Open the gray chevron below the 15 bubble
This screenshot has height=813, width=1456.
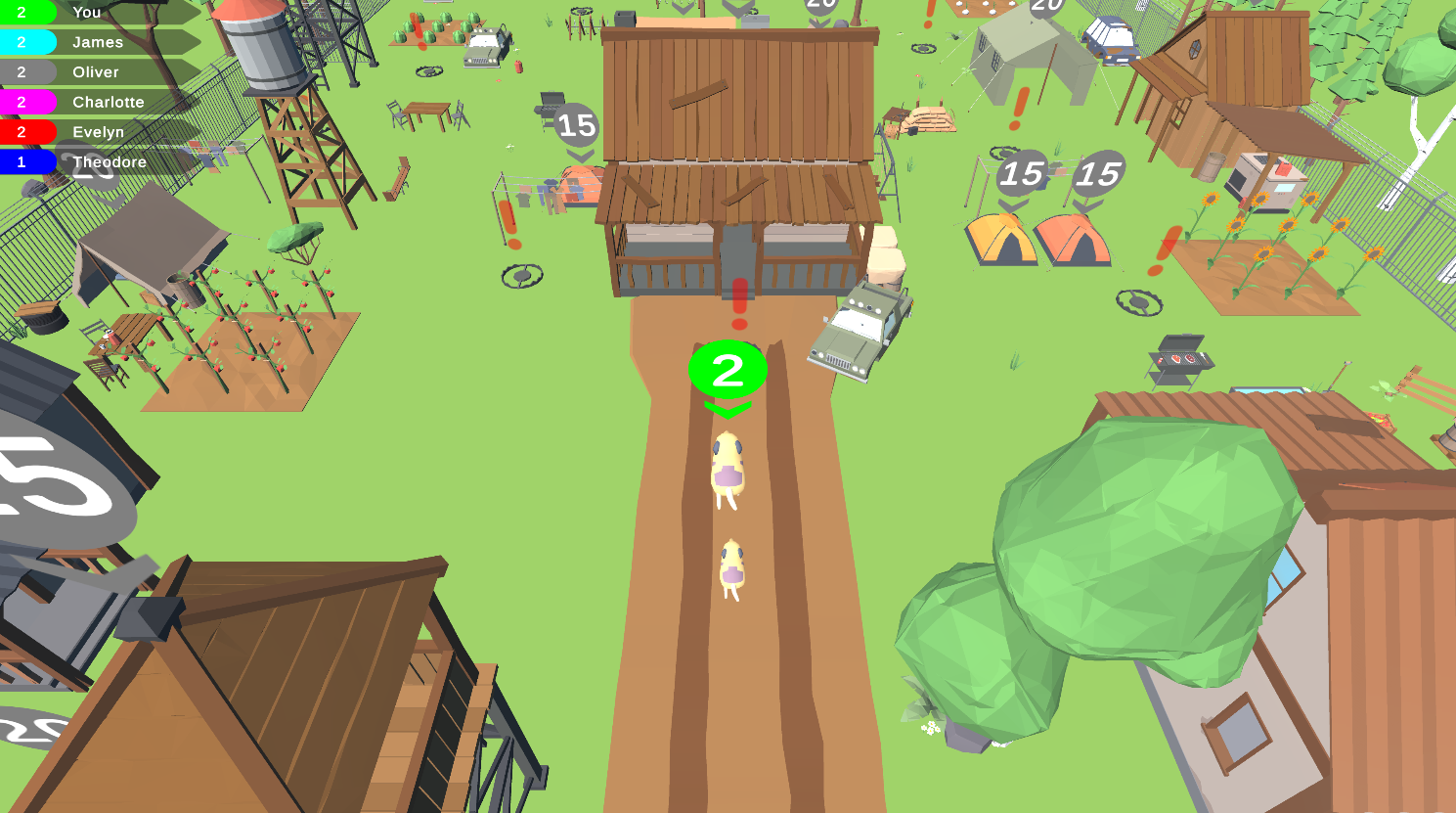[581, 157]
